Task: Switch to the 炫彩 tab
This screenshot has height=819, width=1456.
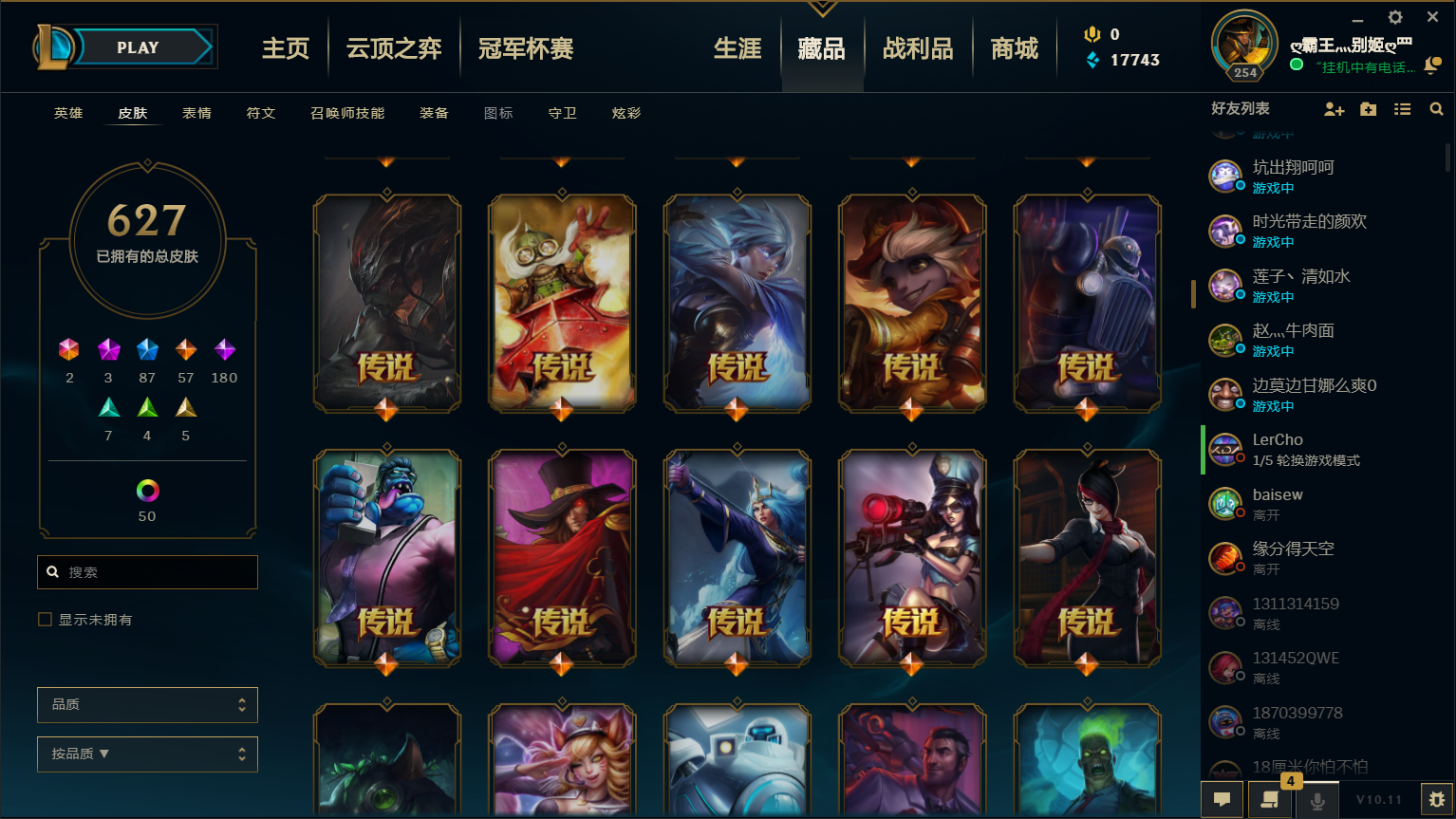Action: tap(625, 112)
